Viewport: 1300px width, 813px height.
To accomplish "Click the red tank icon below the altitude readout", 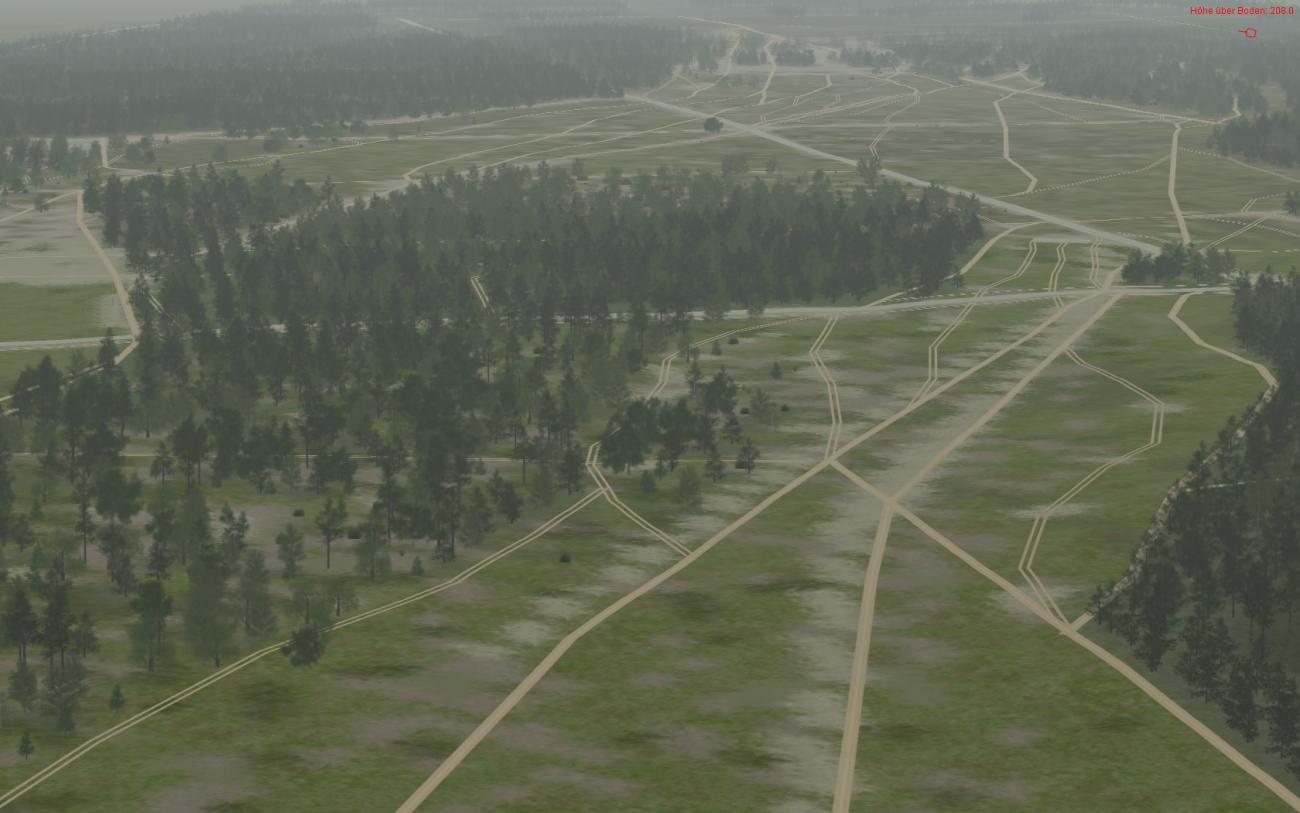I will coord(1248,33).
